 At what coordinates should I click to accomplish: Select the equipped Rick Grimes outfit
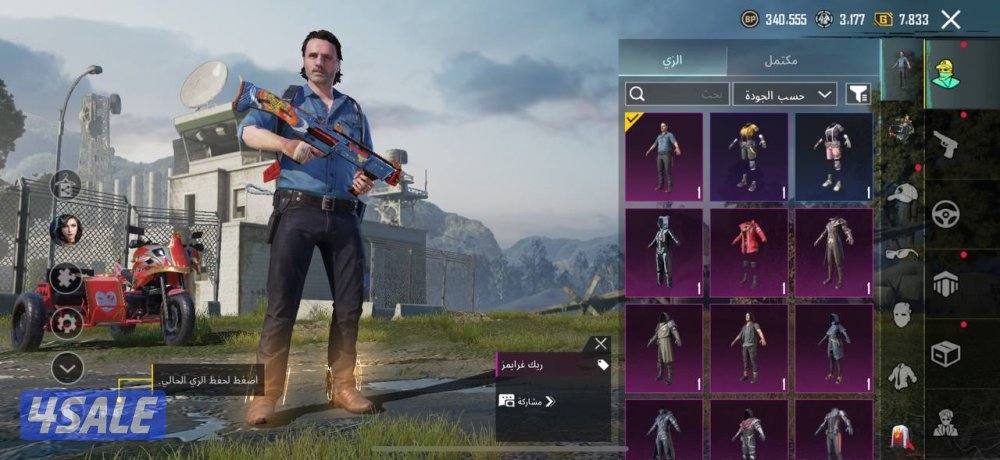[x=664, y=156]
